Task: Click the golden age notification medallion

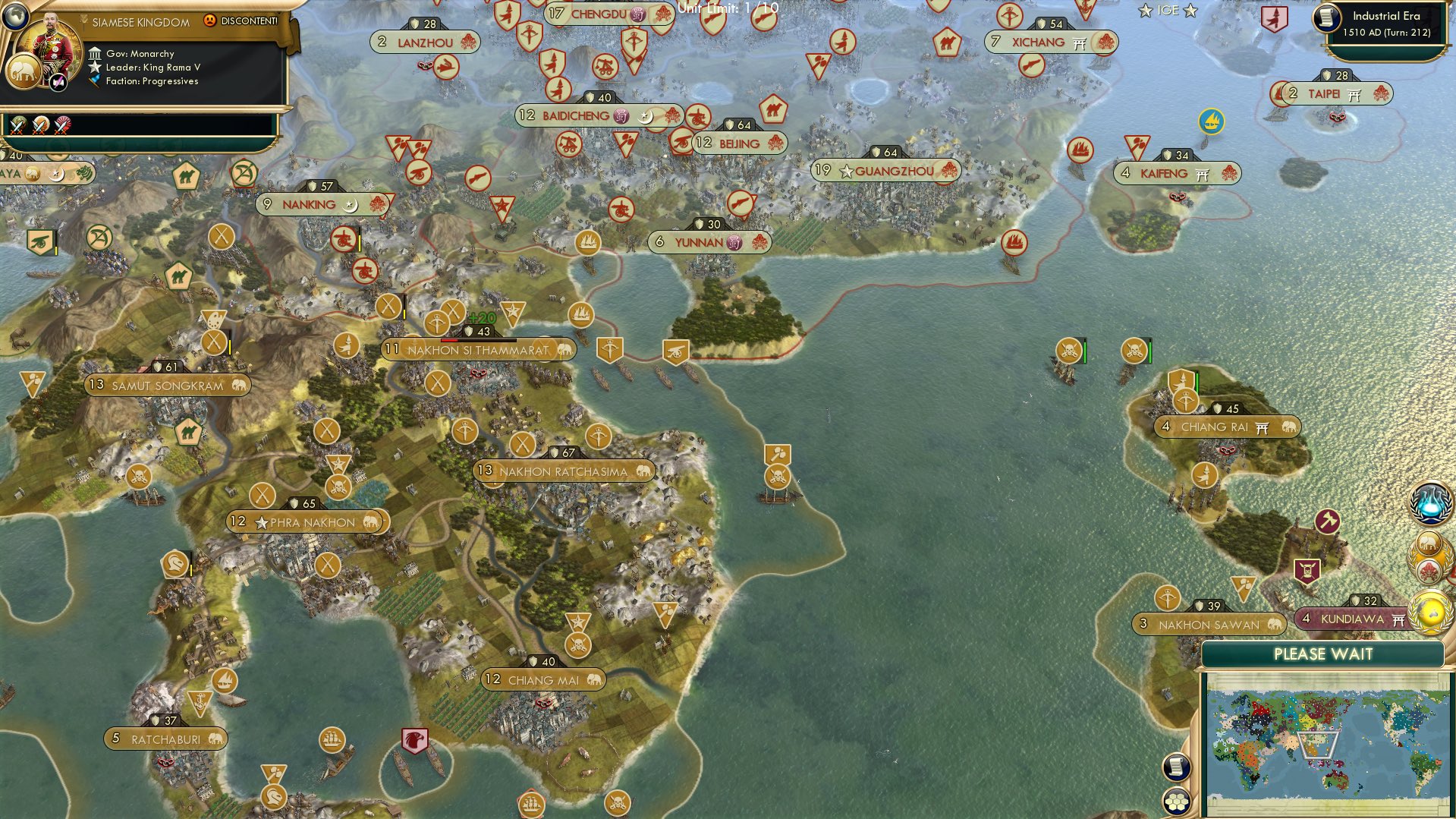Action: click(1428, 610)
